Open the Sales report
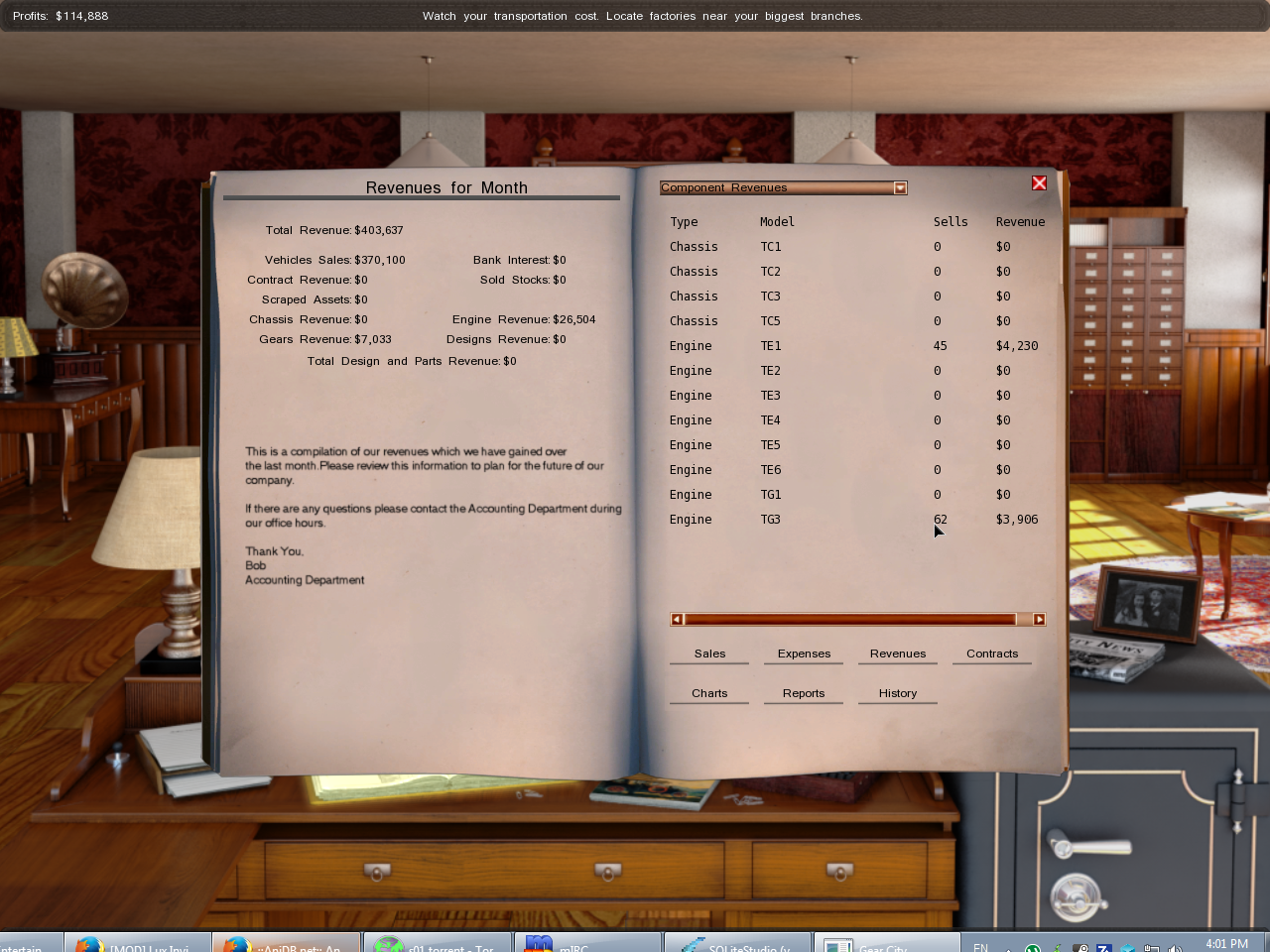 [x=709, y=654]
